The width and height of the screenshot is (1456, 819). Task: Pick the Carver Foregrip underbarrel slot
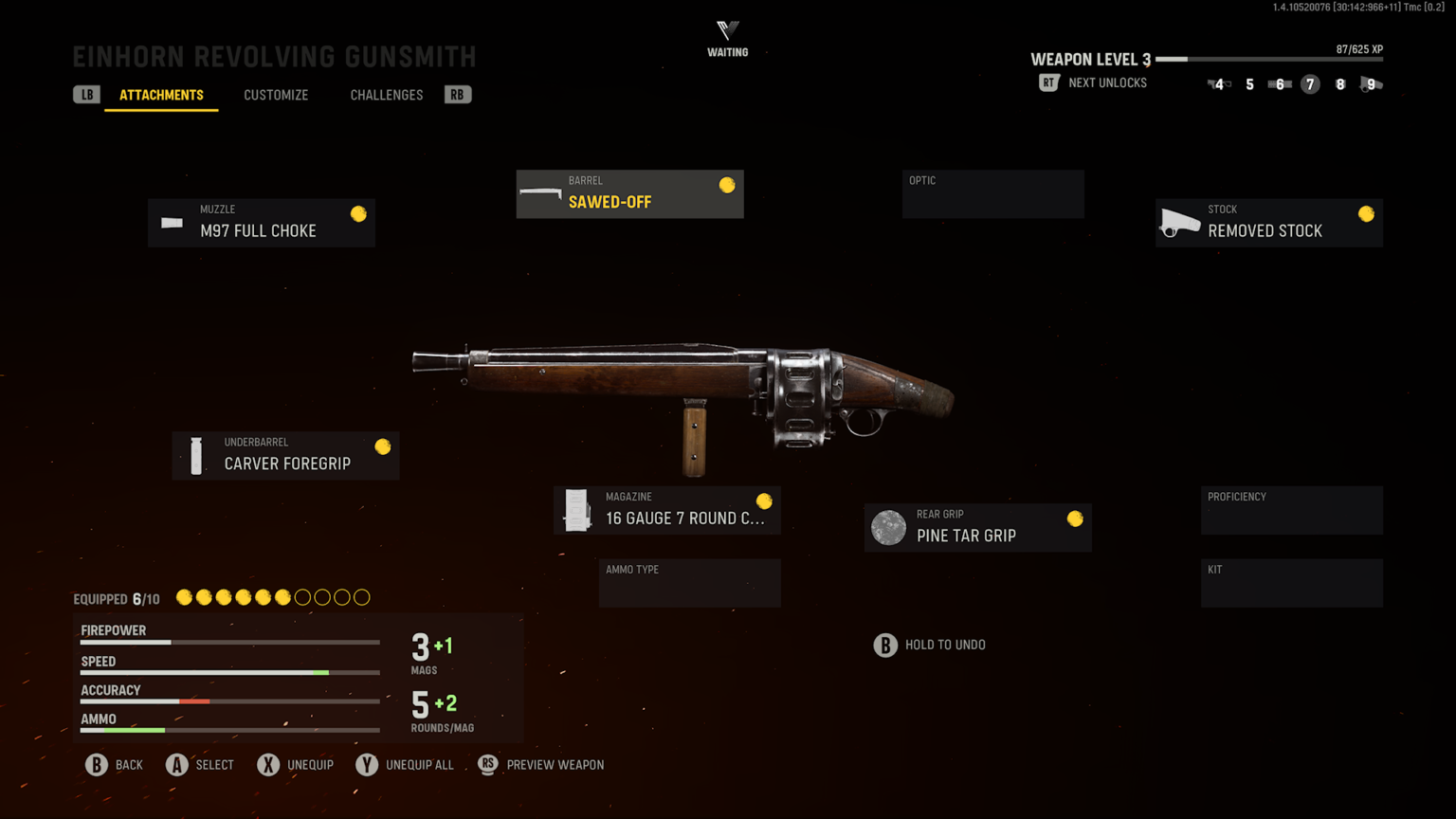point(285,456)
